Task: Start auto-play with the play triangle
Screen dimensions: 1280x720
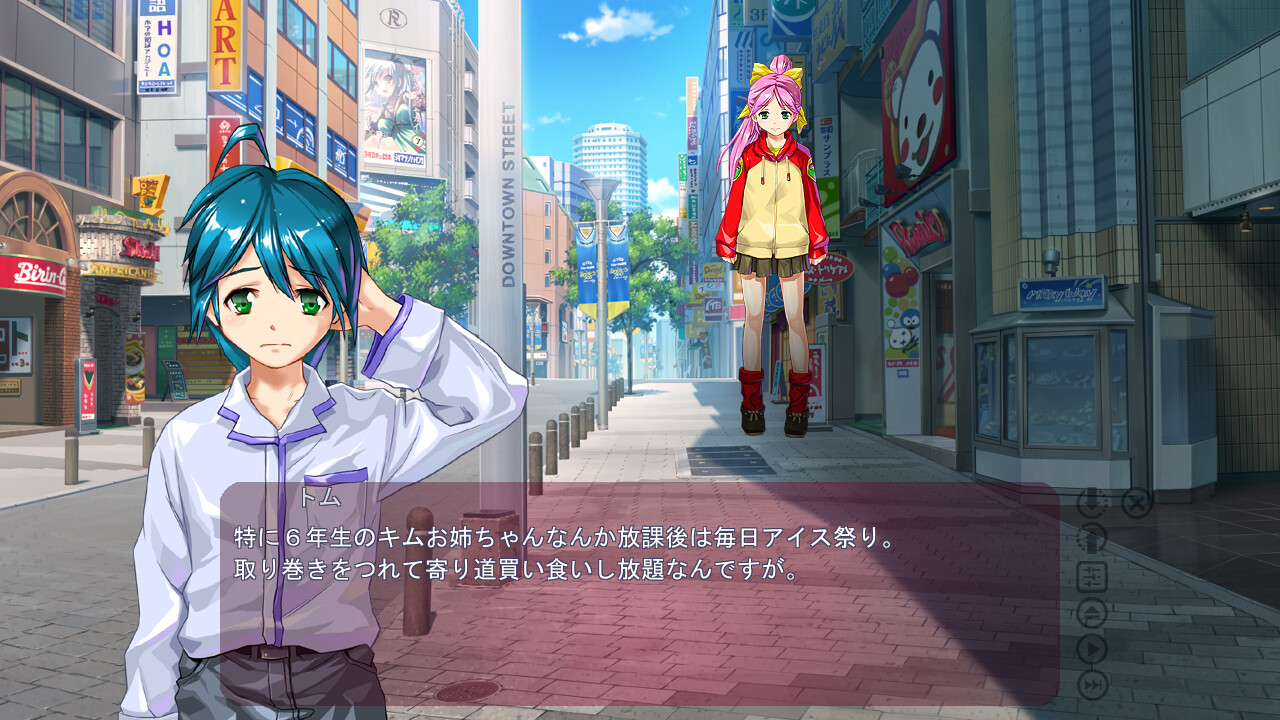Action: pos(1092,648)
